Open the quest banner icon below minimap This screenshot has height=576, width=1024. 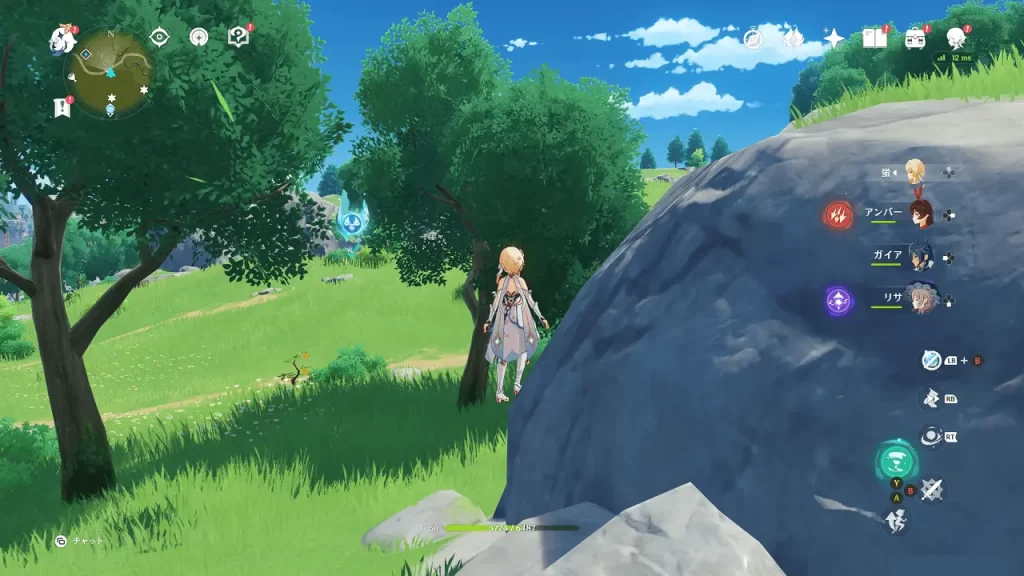coord(63,107)
